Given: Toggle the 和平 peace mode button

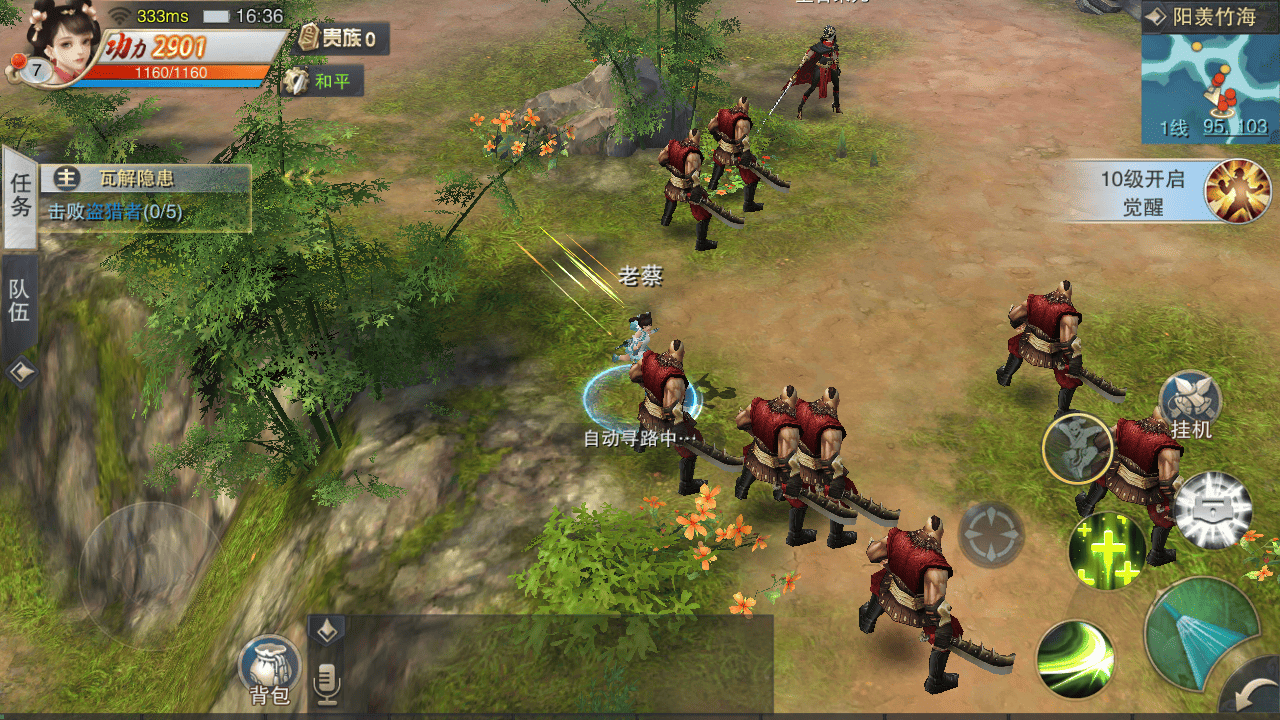Looking at the screenshot, I should [322, 81].
